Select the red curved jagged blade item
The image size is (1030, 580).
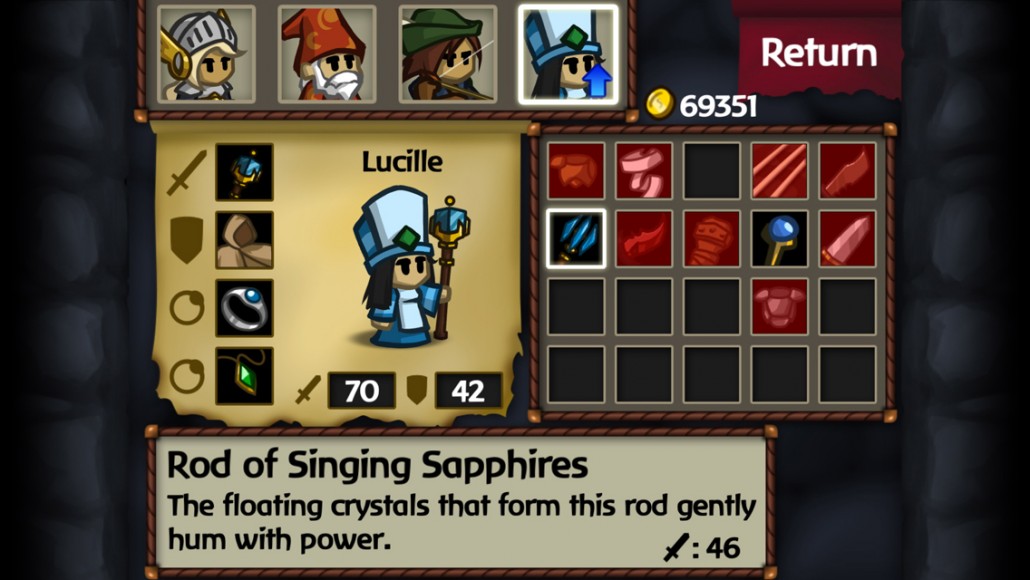tap(644, 239)
